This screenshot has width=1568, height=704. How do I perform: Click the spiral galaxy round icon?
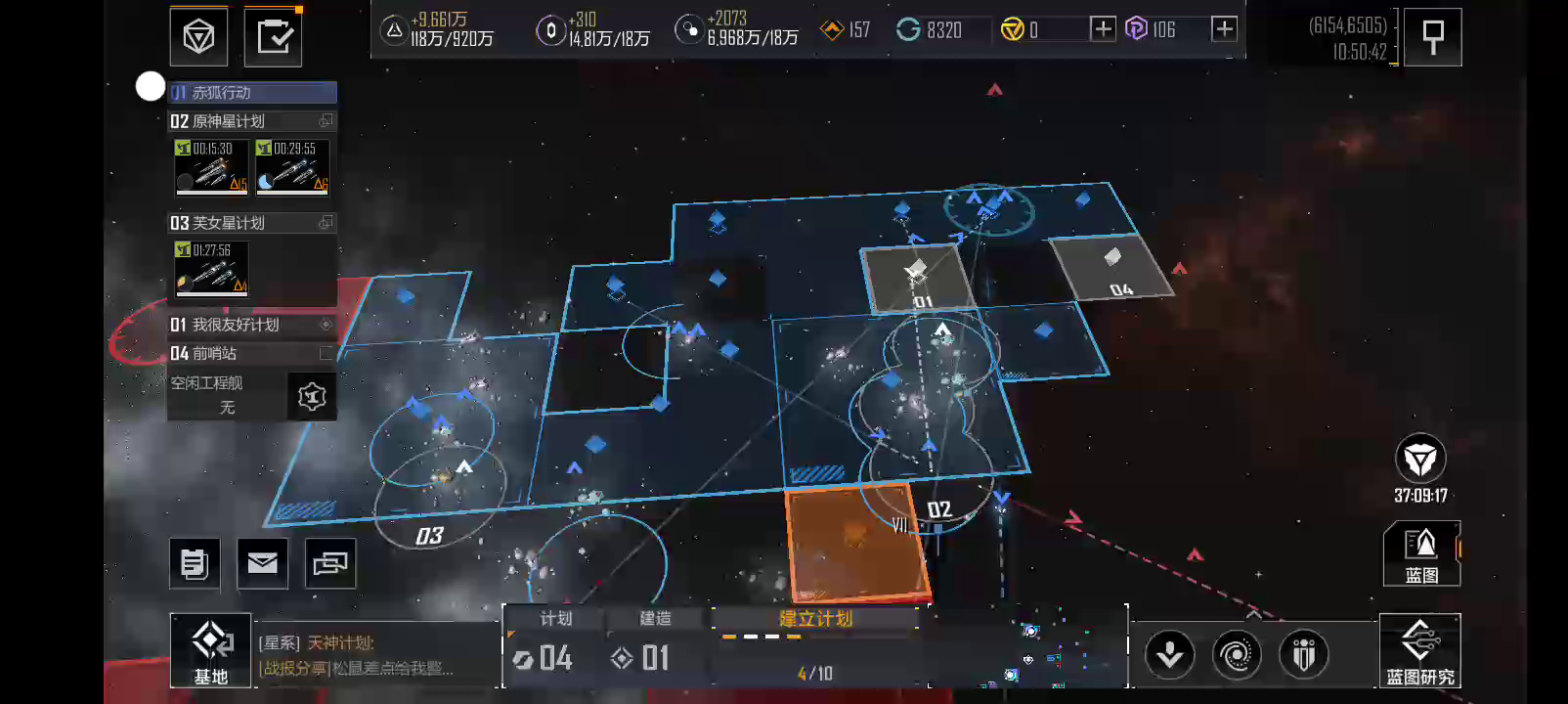click(x=1237, y=654)
